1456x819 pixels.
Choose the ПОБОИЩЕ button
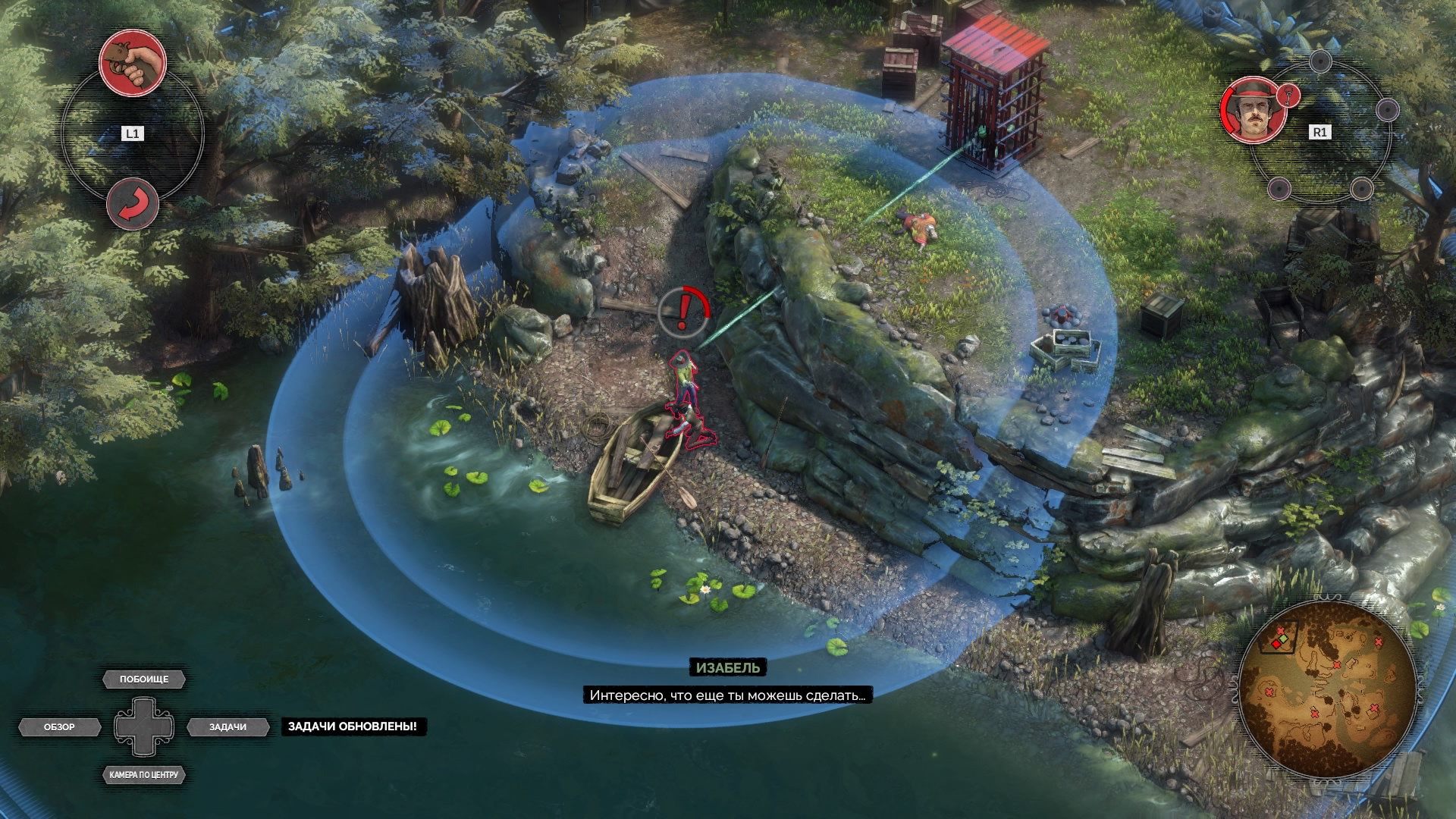coord(144,679)
